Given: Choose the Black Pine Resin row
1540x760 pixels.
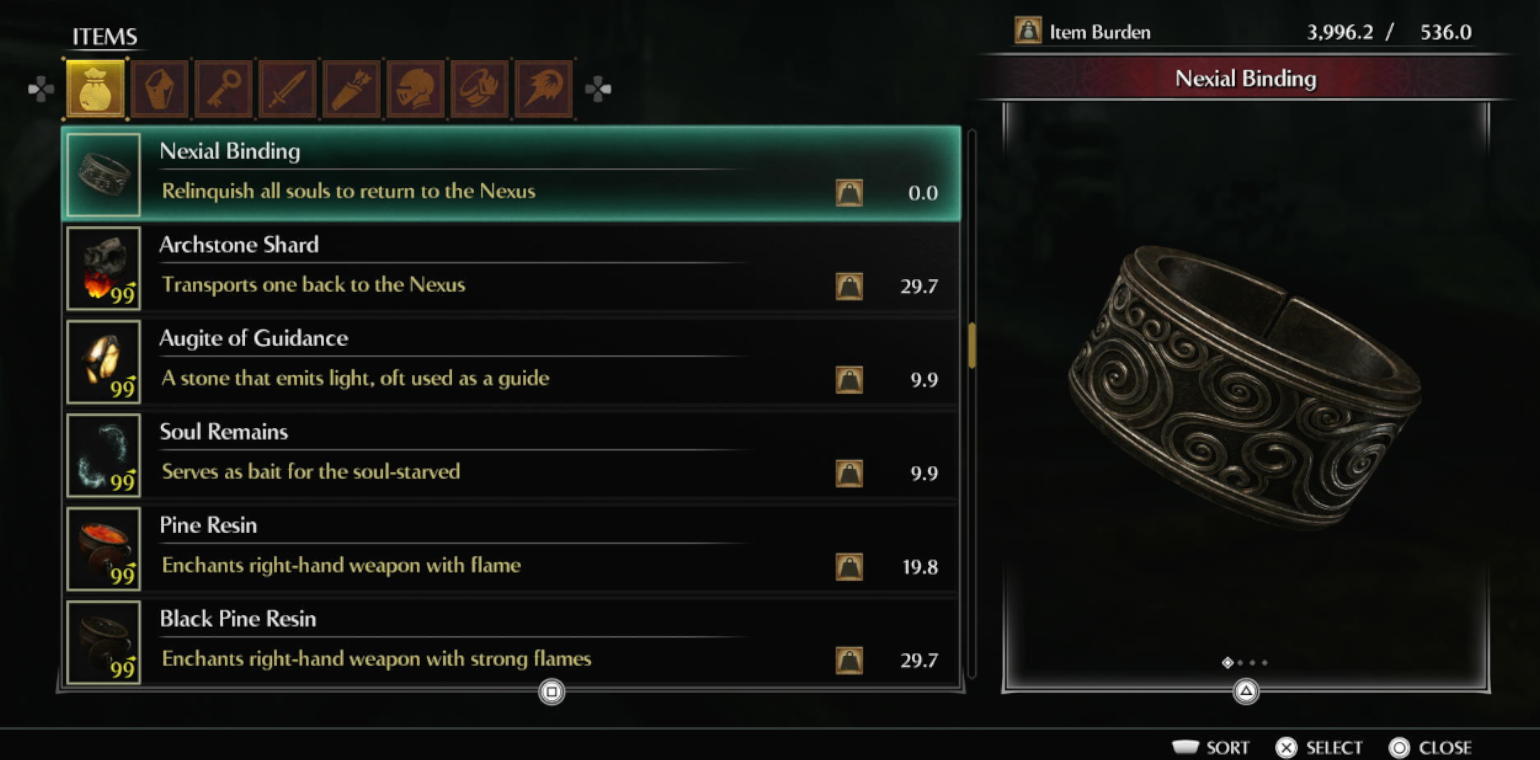Looking at the screenshot, I should [x=510, y=641].
